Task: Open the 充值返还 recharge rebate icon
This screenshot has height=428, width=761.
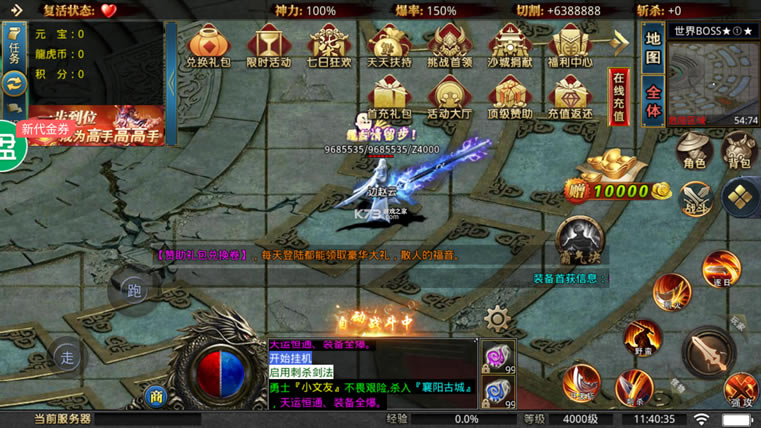Action: tap(571, 98)
